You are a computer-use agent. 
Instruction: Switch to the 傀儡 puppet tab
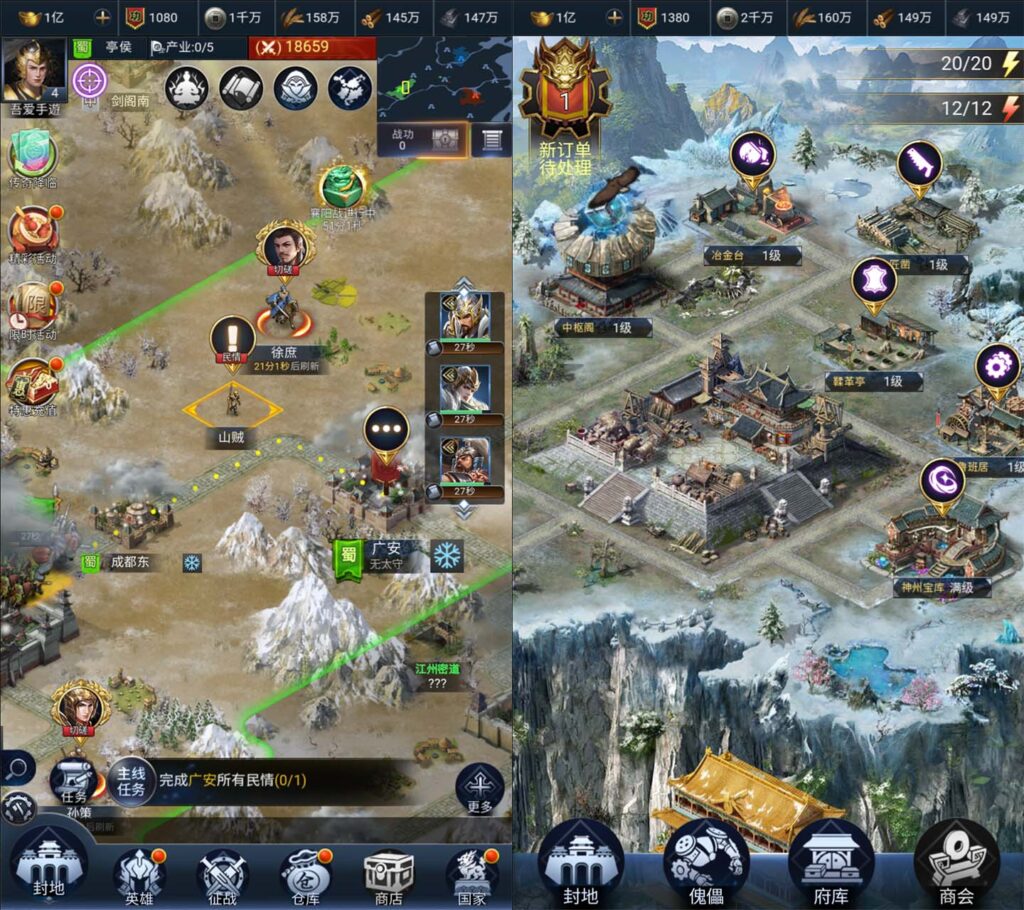click(705, 862)
